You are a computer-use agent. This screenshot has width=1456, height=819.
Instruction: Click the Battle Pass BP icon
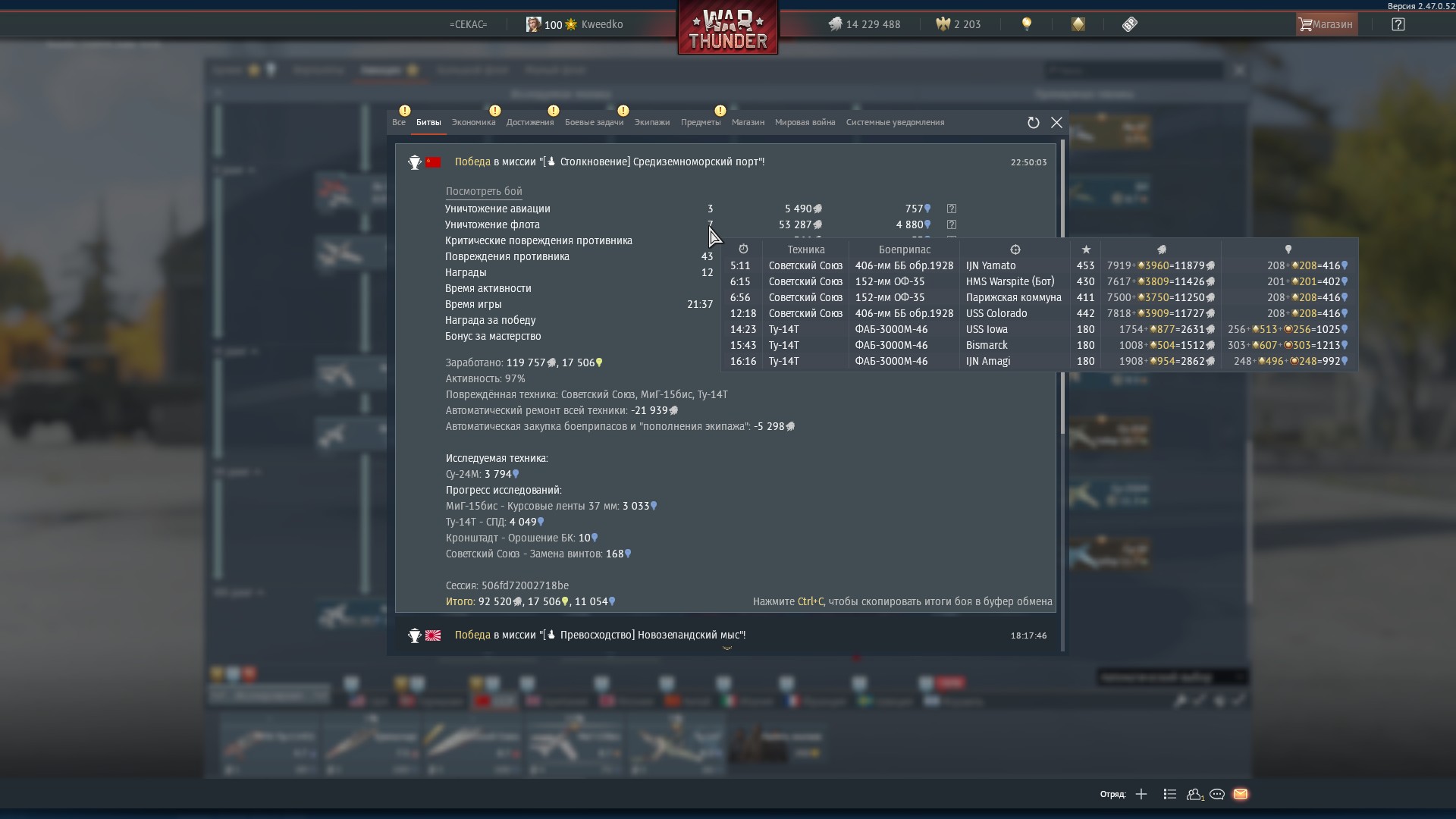click(1129, 24)
